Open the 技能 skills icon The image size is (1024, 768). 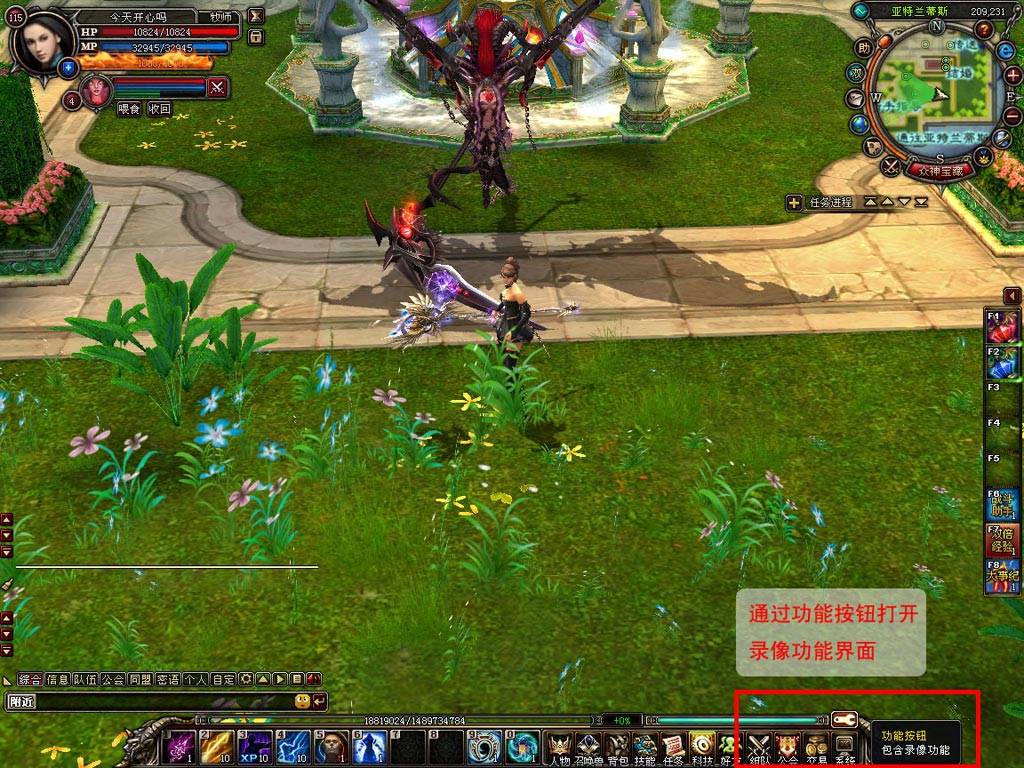(x=645, y=747)
